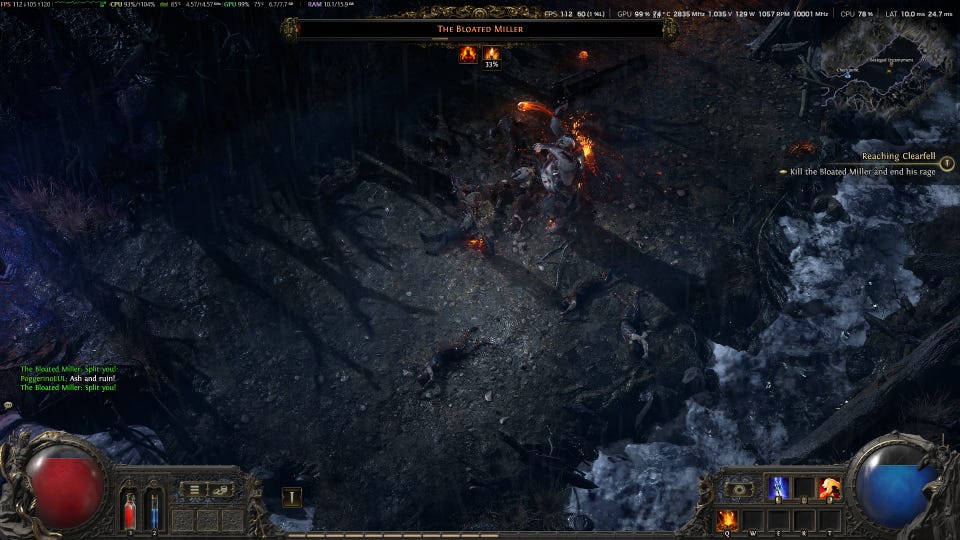Open the three-line menu button
The image size is (960, 540).
click(x=195, y=489)
